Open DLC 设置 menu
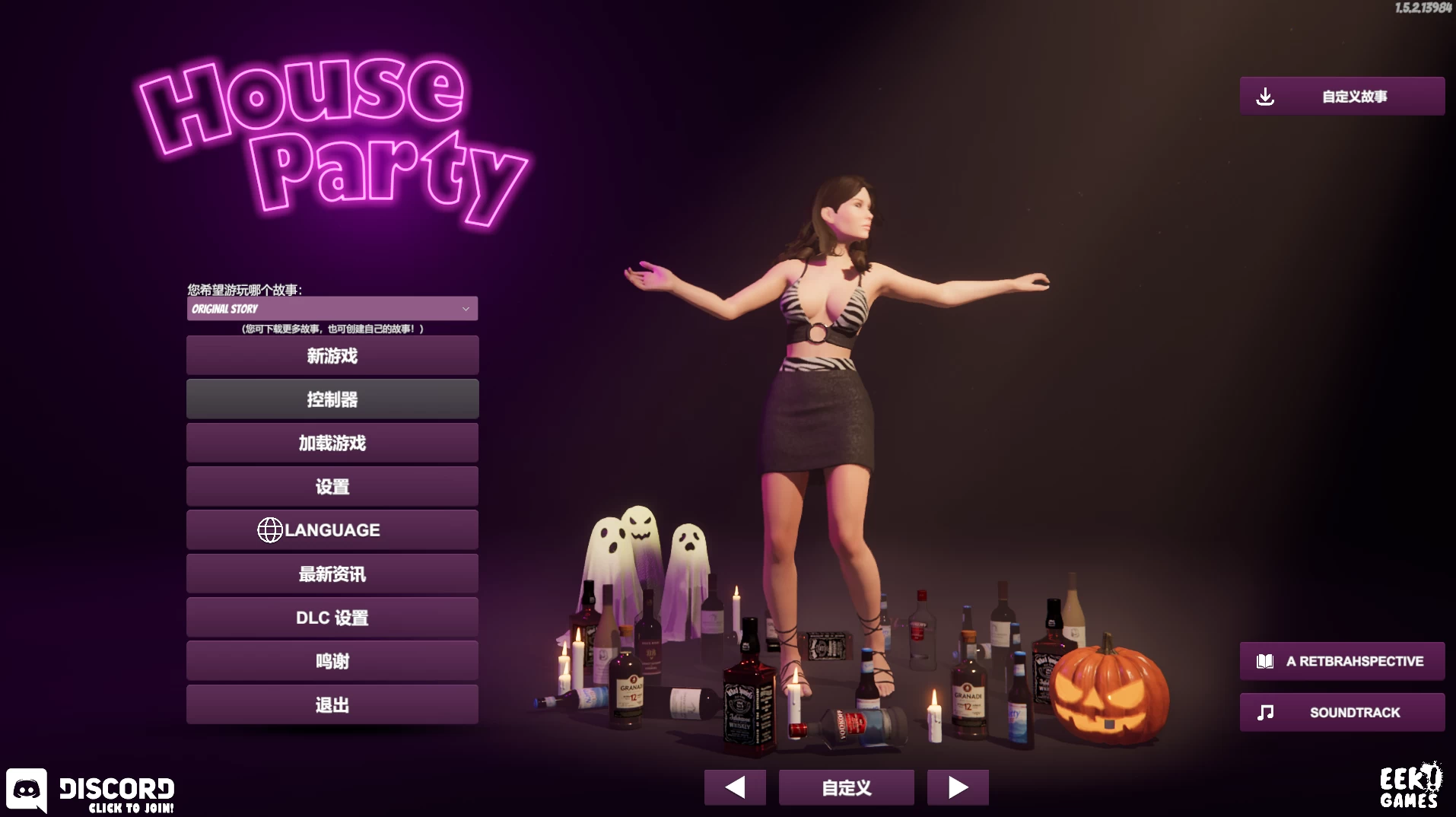1456x817 pixels. coord(332,617)
